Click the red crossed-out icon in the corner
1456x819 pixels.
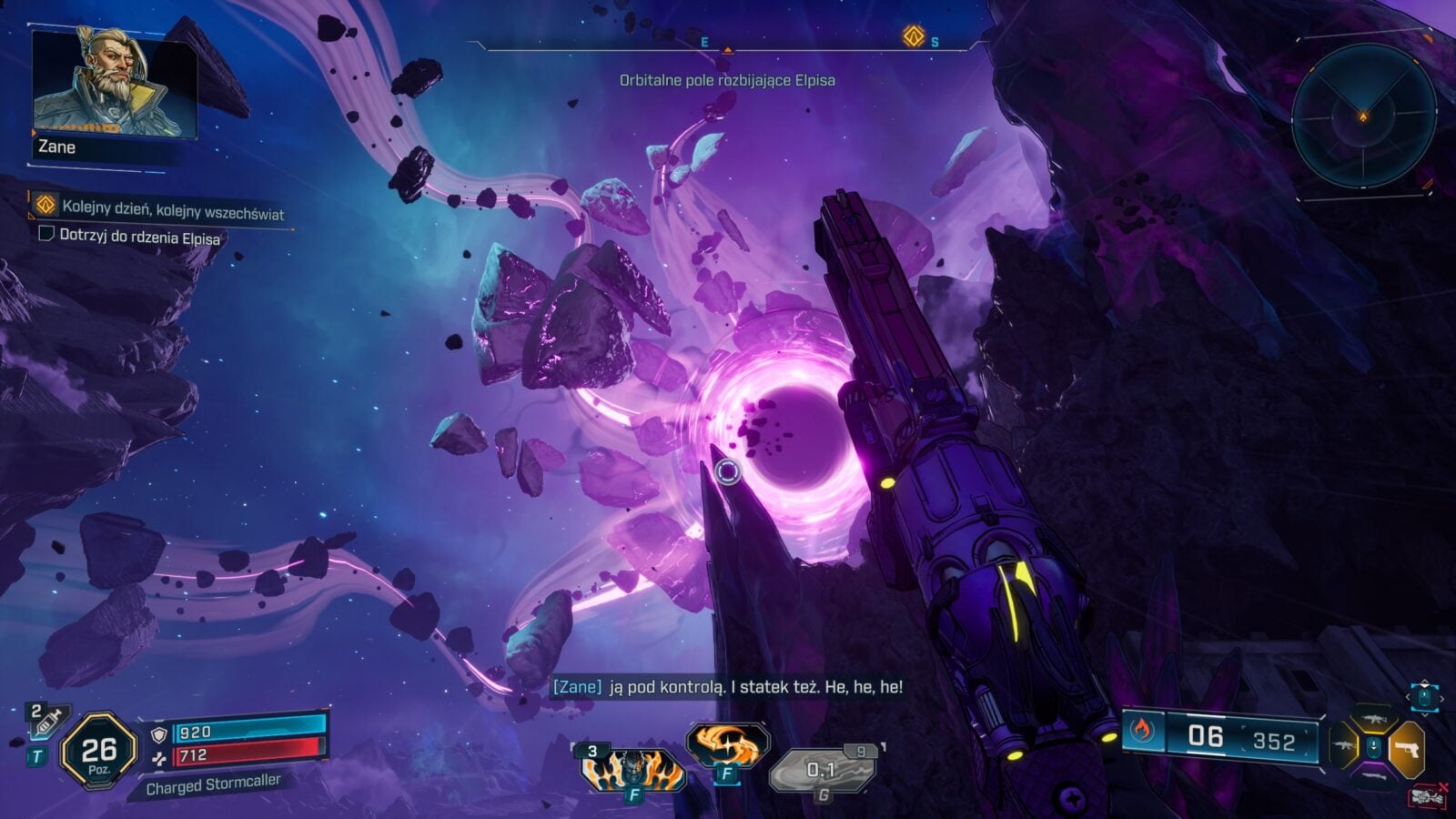point(1428,797)
